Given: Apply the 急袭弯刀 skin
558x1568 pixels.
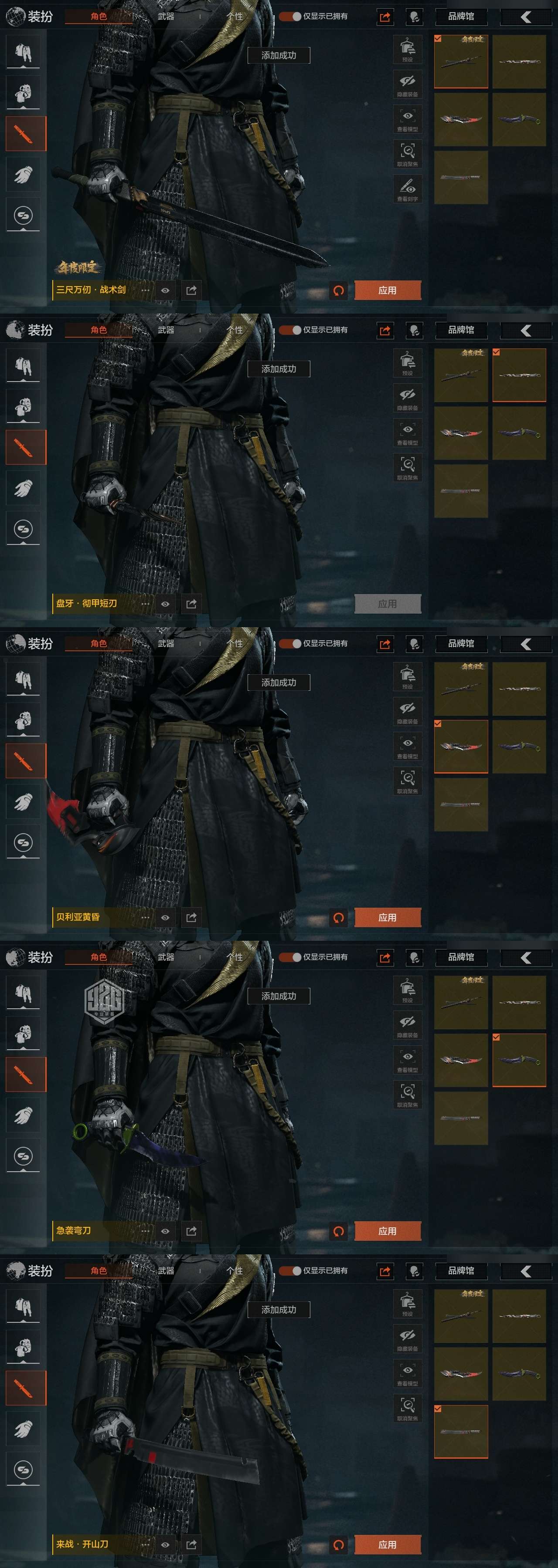Looking at the screenshot, I should pos(387,1231).
